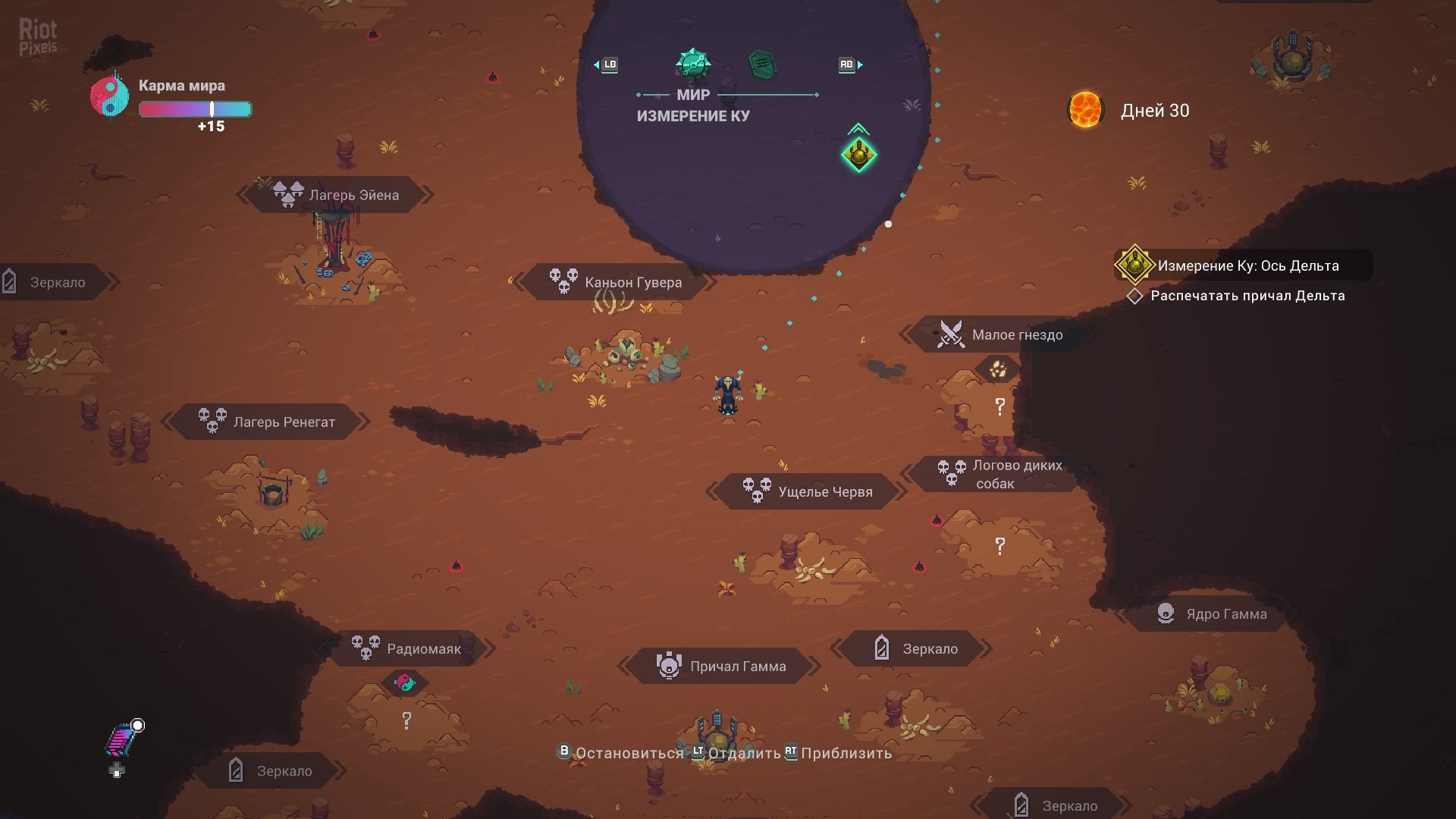Choose the Каньон Гувера location label
1456x819 pixels.
[616, 282]
